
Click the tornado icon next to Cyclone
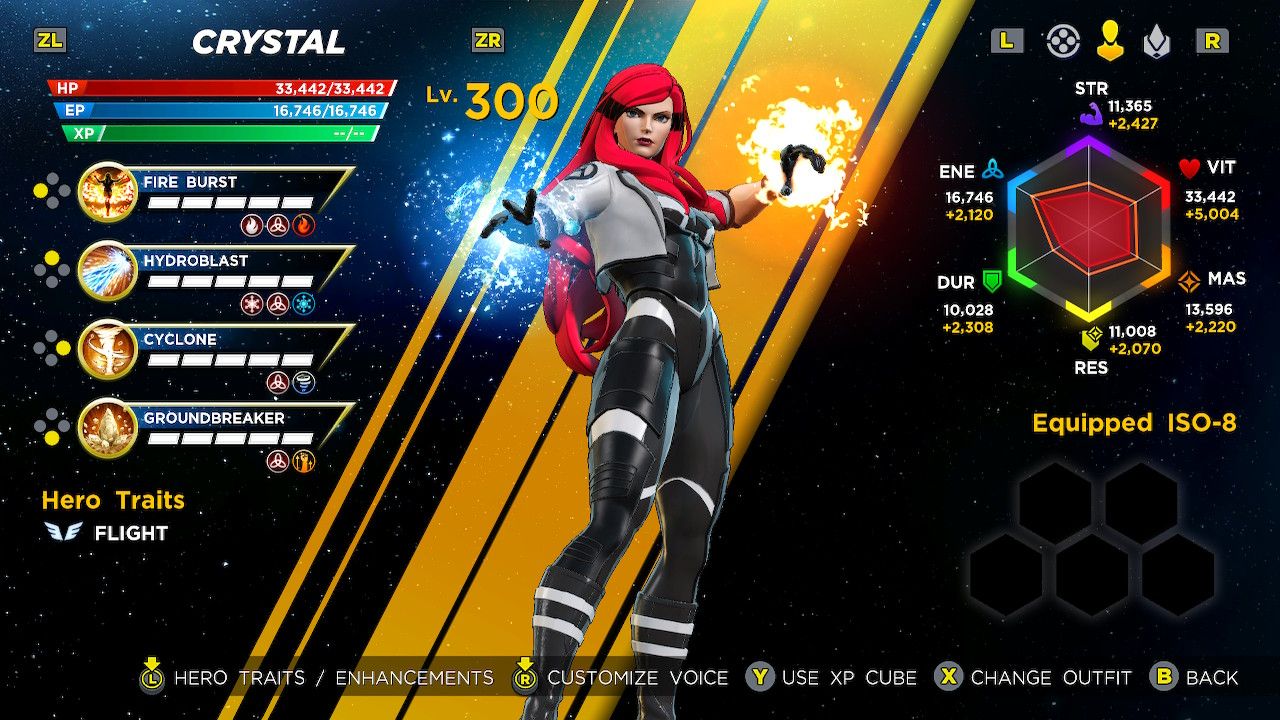click(x=304, y=381)
